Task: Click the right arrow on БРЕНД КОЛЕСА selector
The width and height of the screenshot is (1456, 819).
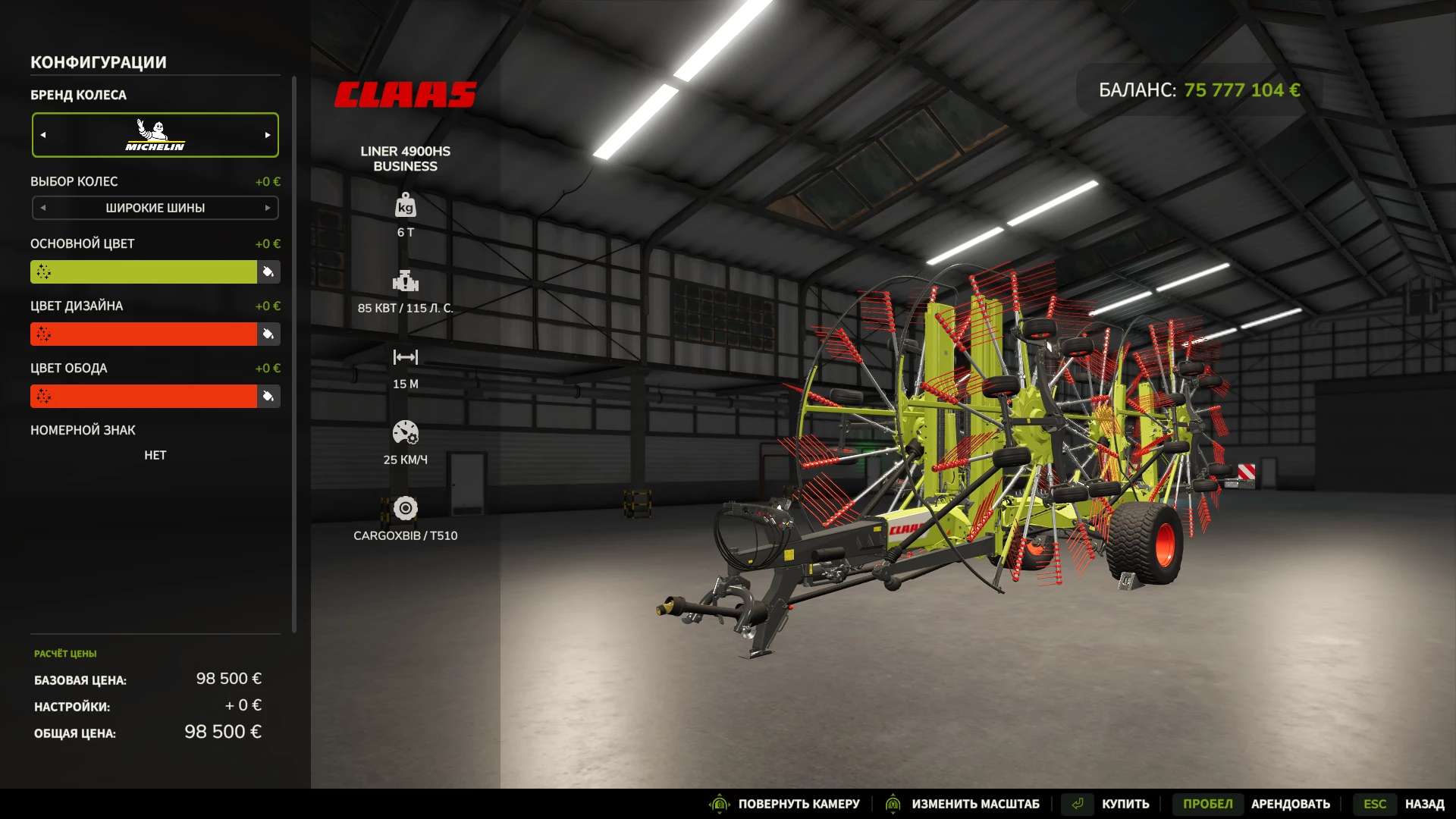Action: click(267, 134)
